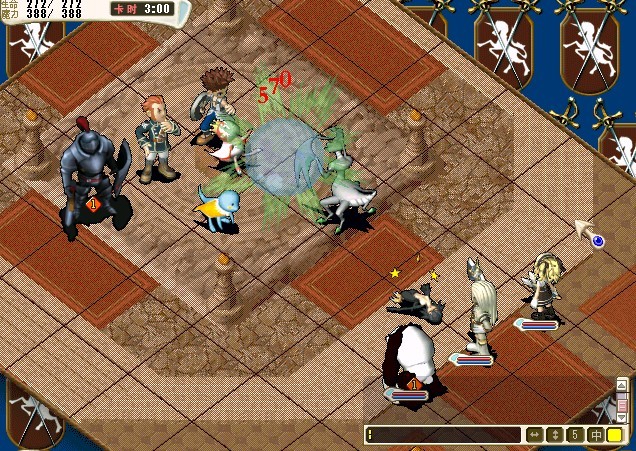Switch the chat font size button 中
636x451 pixels.
(595, 435)
